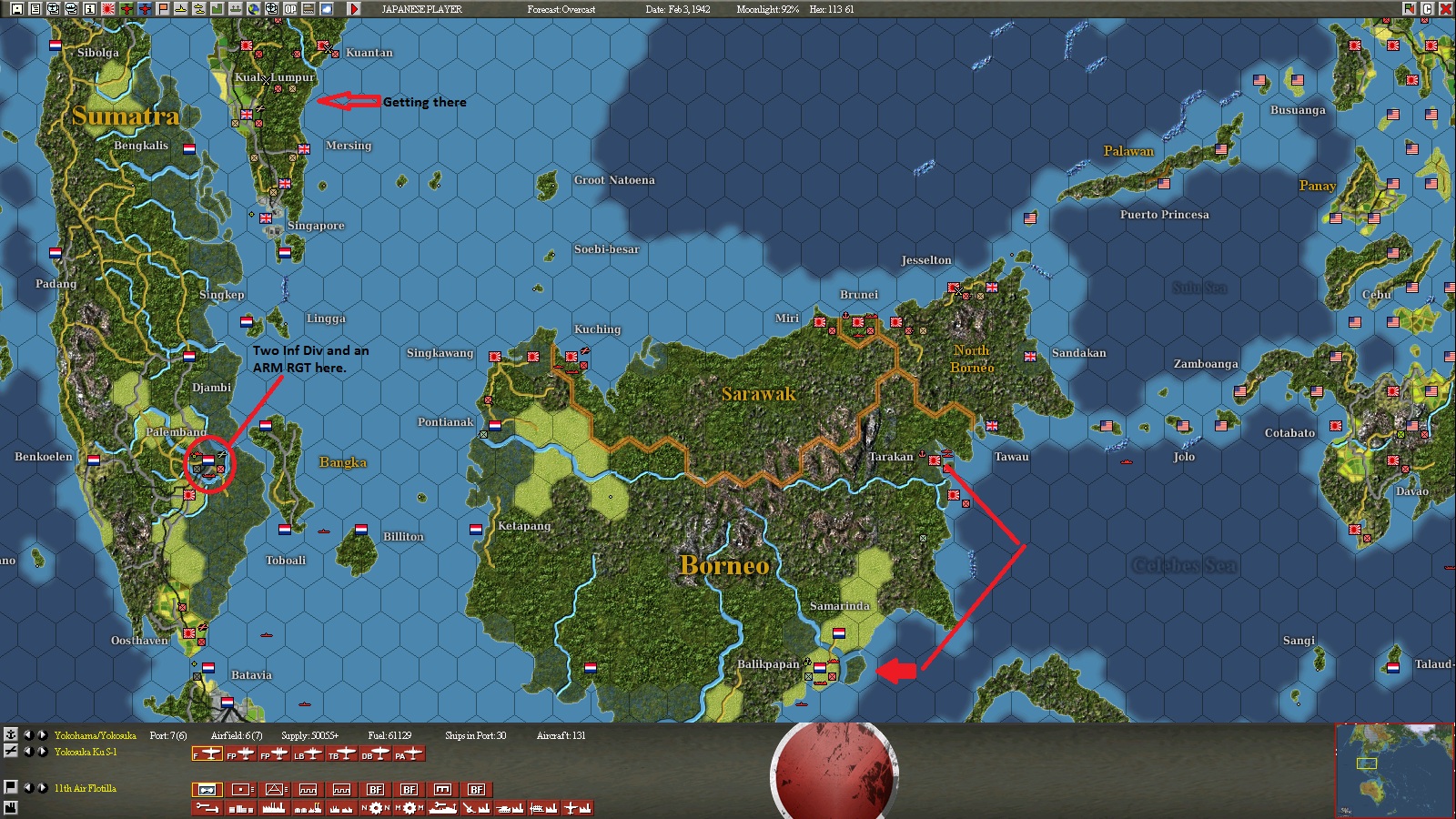This screenshot has height=819, width=1456.
Task: Advance to next unit beside 11th Air Flotilla
Action: pyautogui.click(x=42, y=786)
